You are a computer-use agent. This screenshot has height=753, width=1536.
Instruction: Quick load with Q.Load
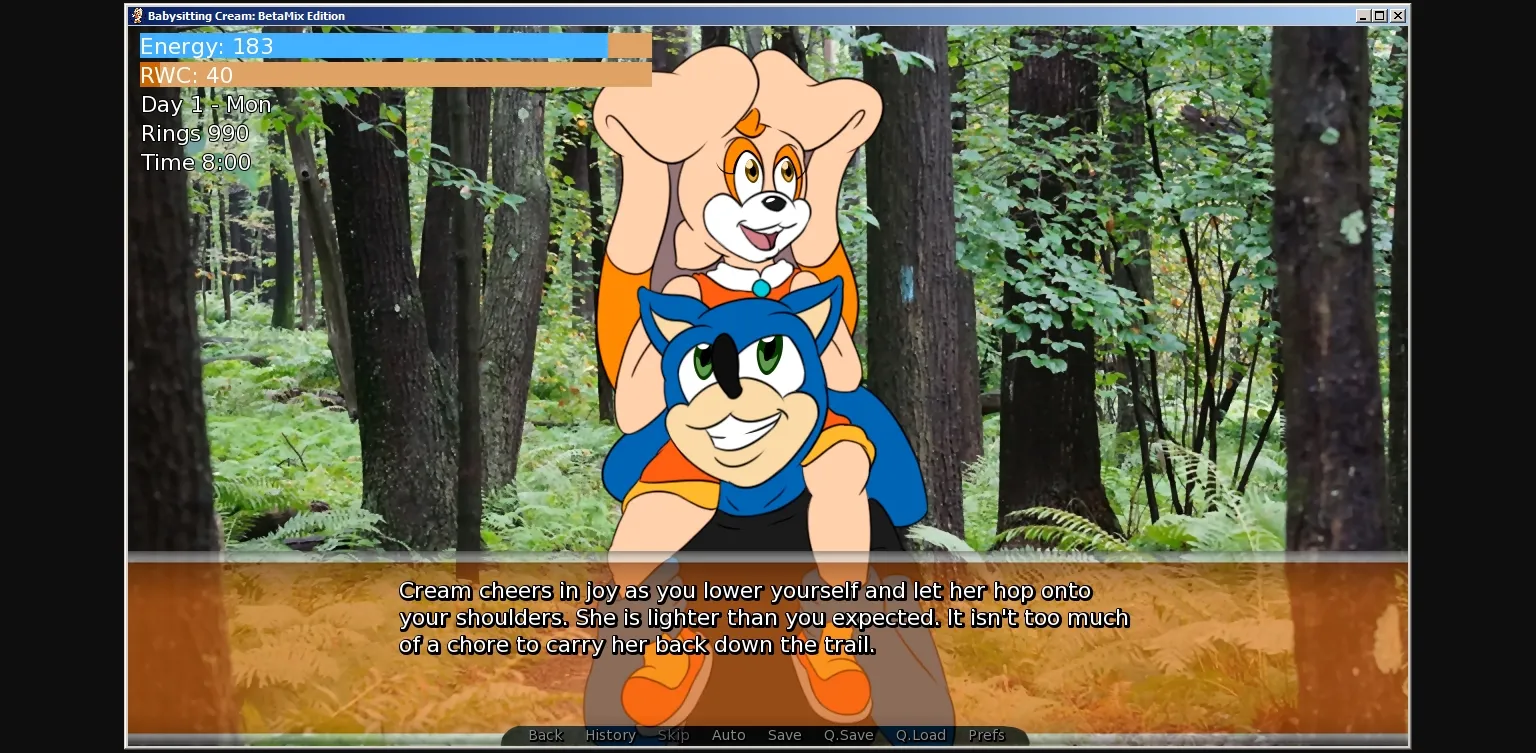(919, 735)
